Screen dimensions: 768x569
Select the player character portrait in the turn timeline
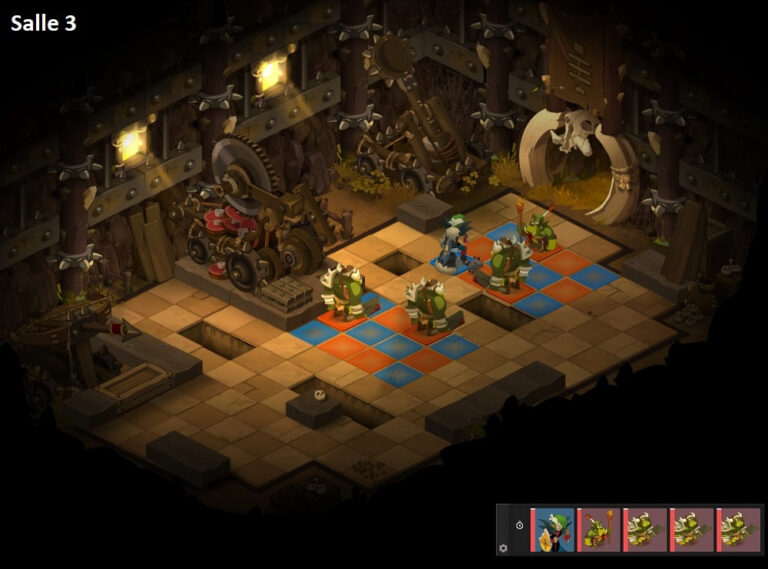point(553,530)
